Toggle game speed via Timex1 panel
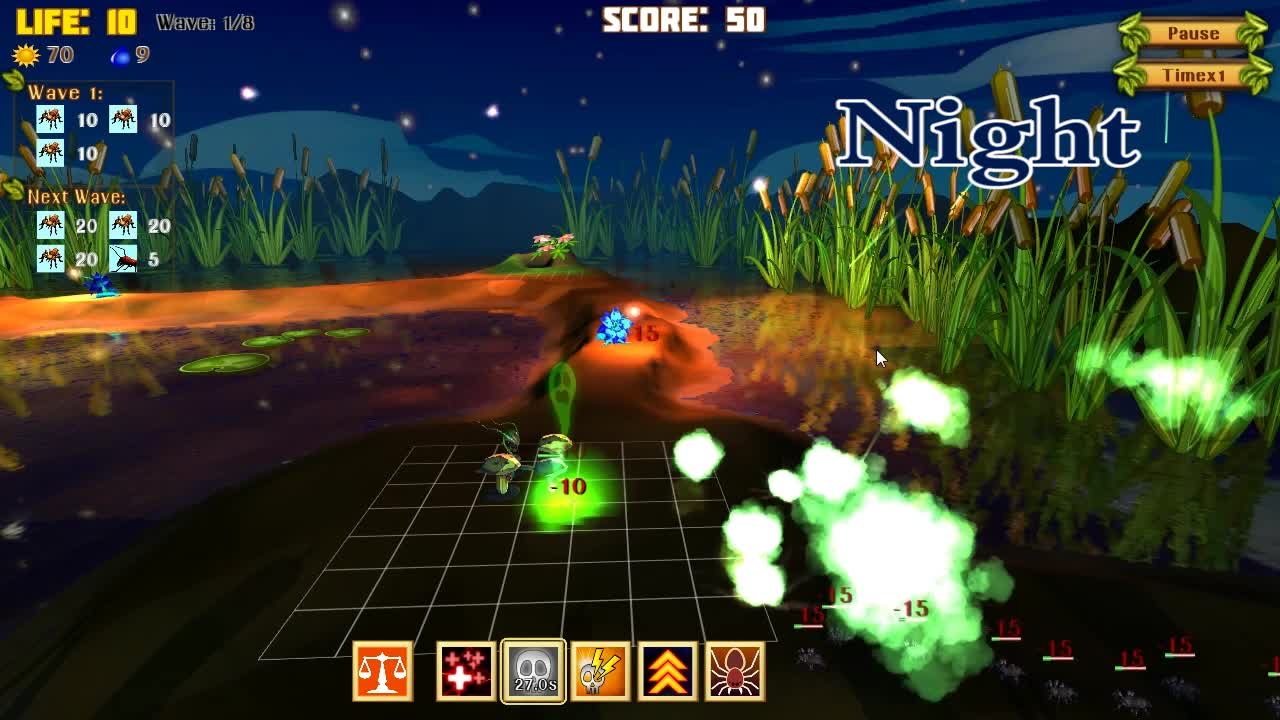Screen dimensions: 1280x720 [x=1192, y=72]
